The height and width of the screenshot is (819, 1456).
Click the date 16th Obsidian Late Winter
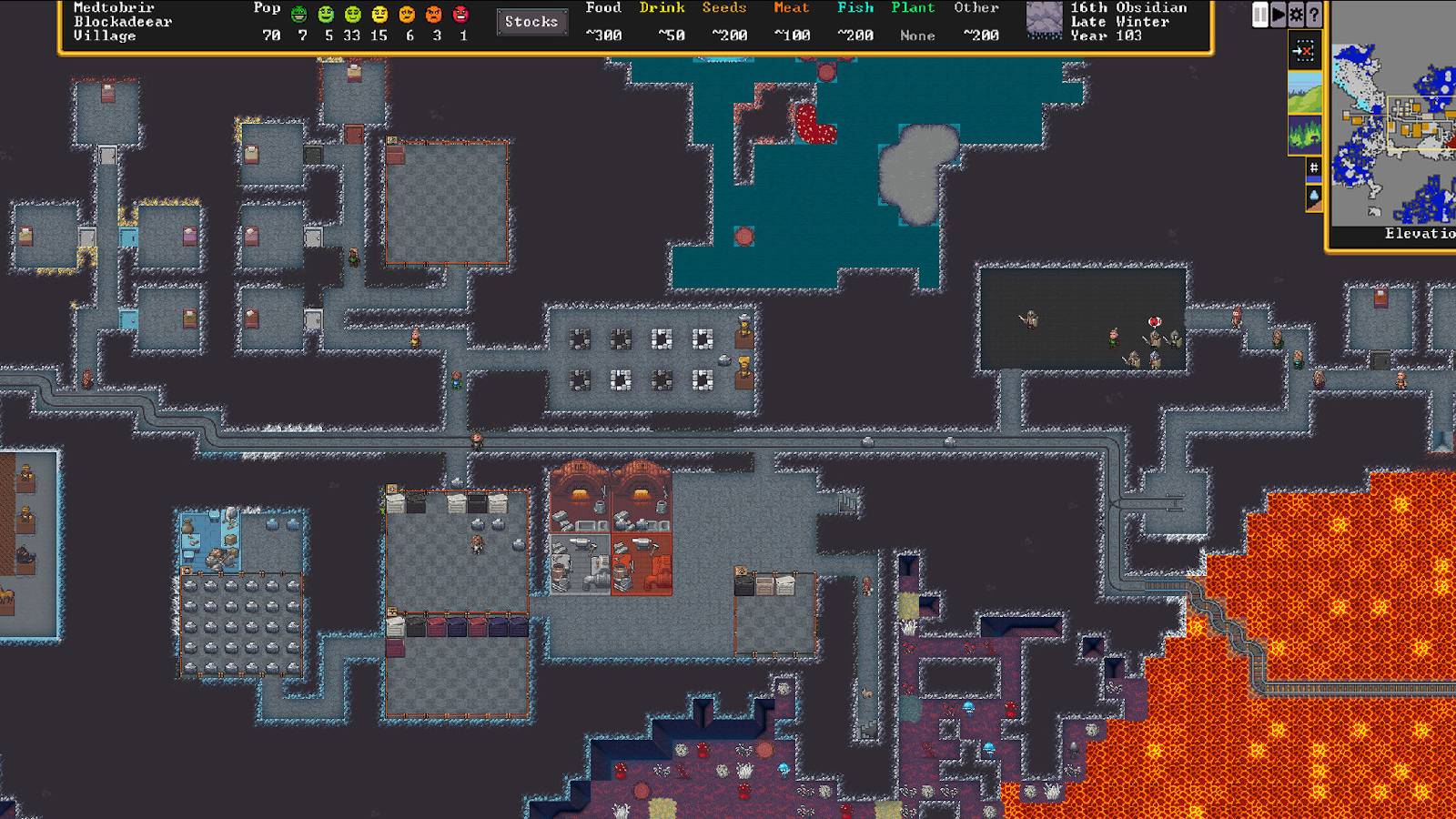[x=1128, y=20]
